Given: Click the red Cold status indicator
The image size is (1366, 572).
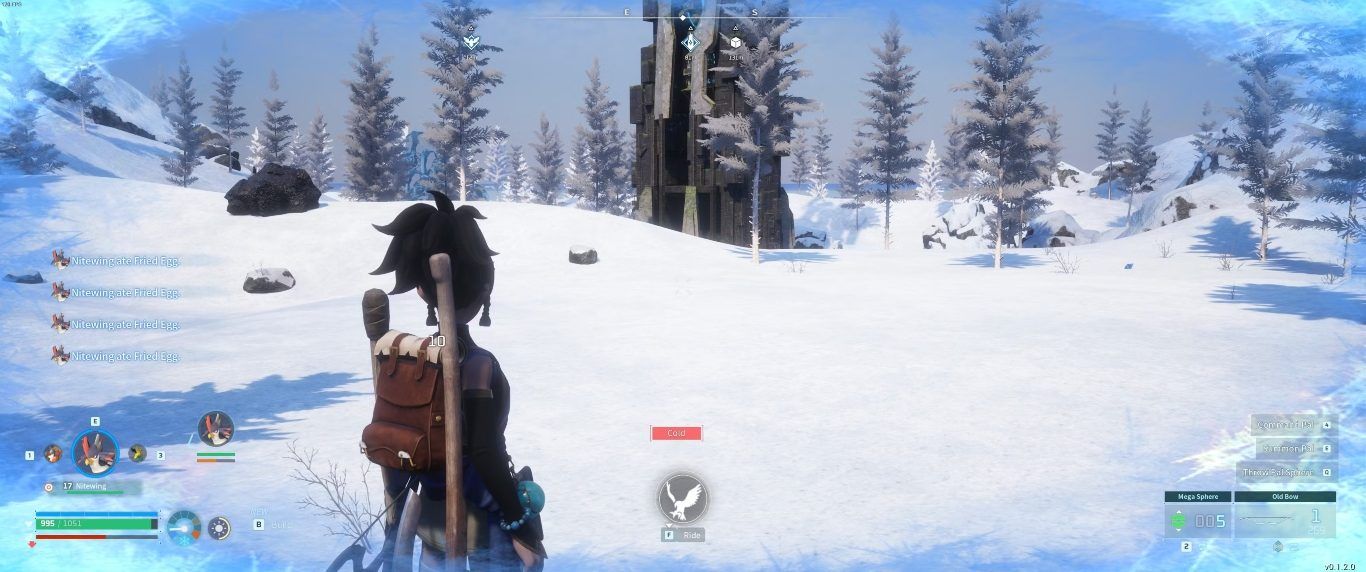Looking at the screenshot, I should tap(676, 433).
